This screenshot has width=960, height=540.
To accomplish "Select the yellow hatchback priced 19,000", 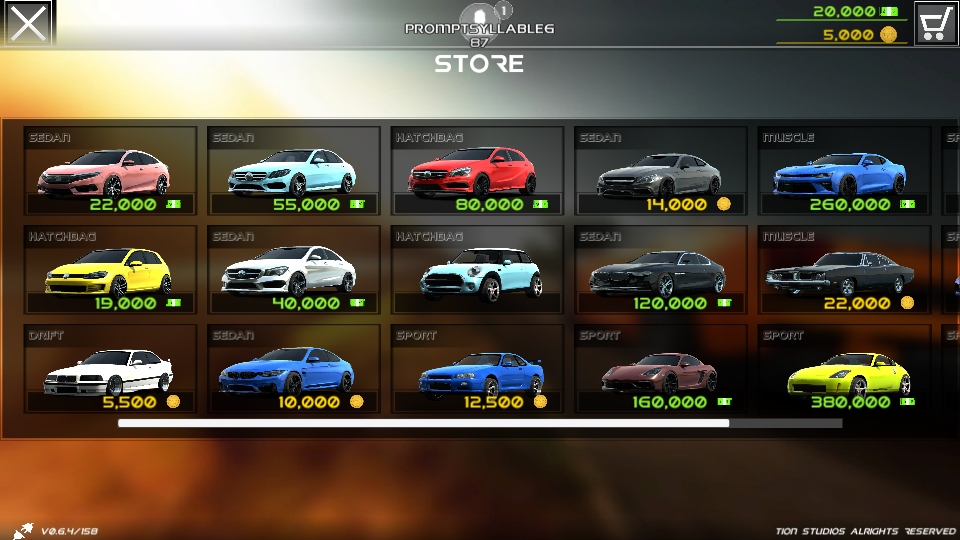I will click(x=110, y=270).
